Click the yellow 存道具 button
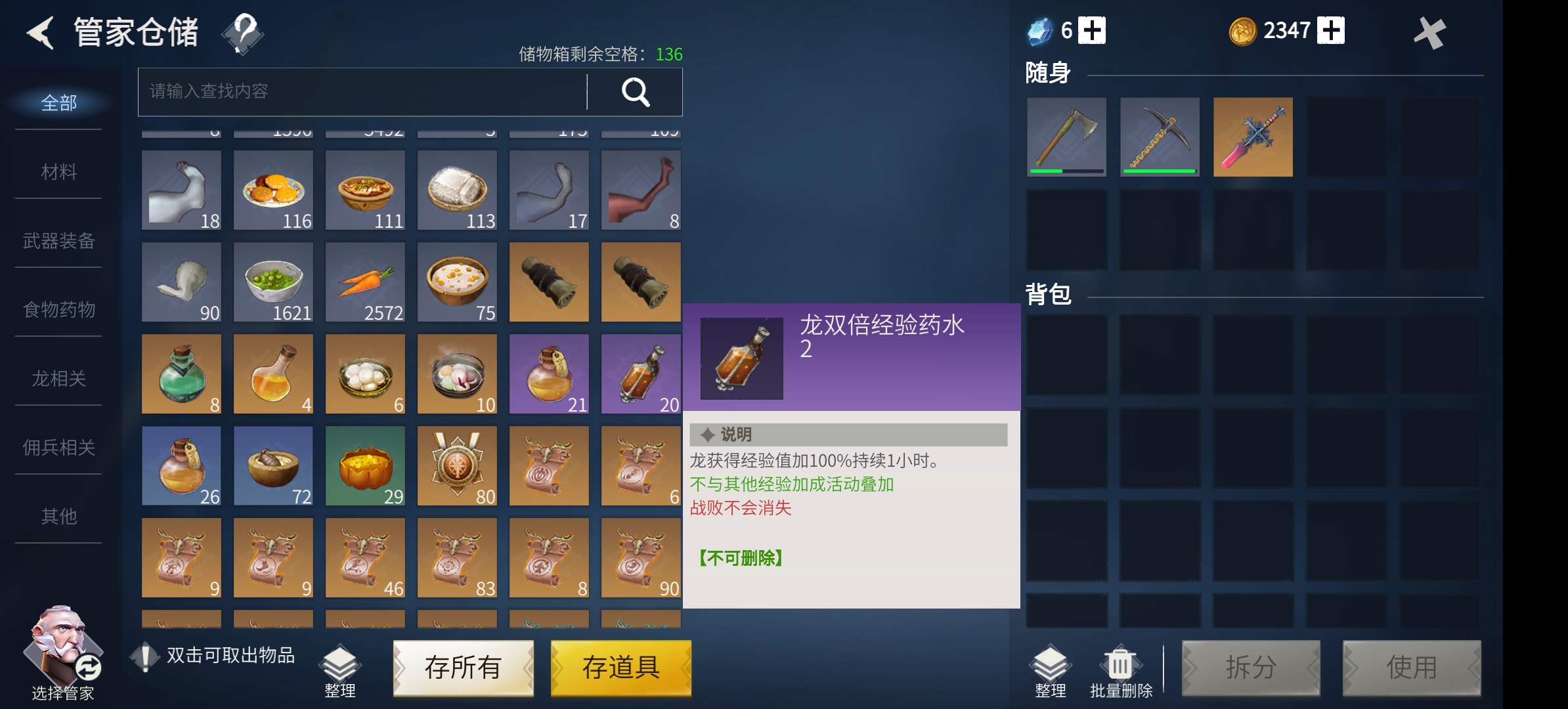Screen dimensions: 1568x709 [621, 668]
